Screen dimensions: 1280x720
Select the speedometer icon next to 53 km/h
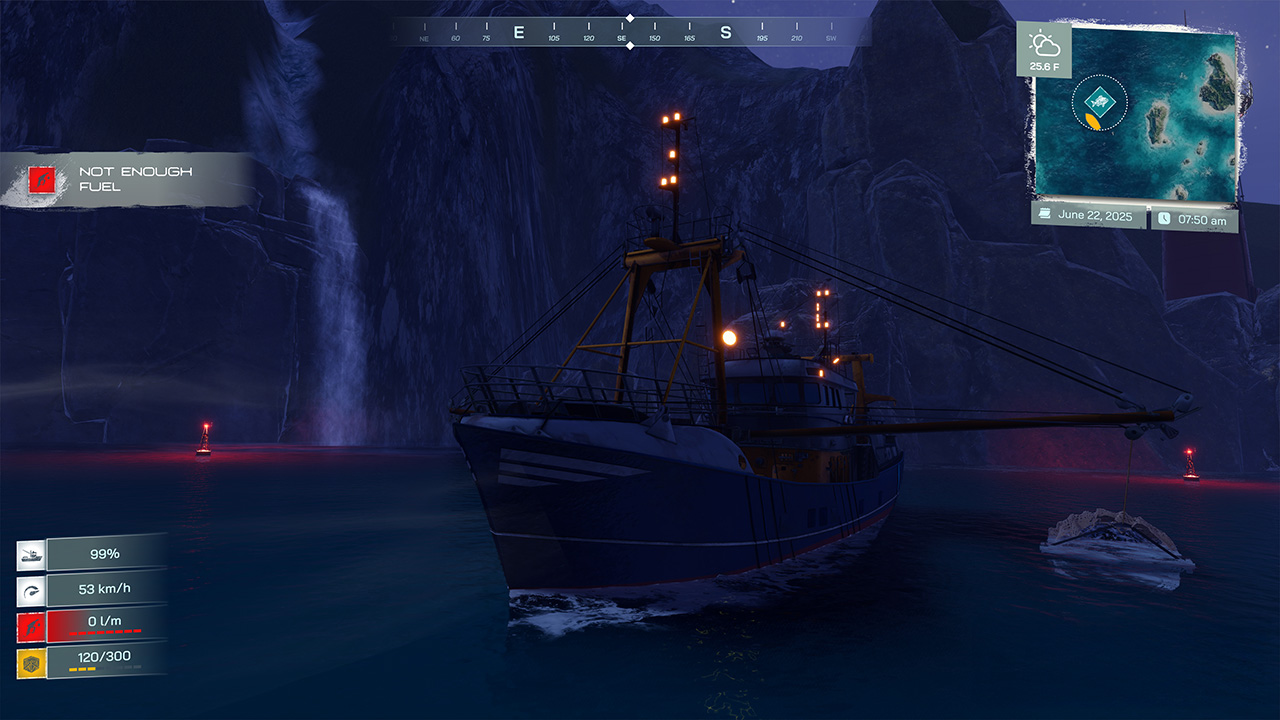pos(30,589)
